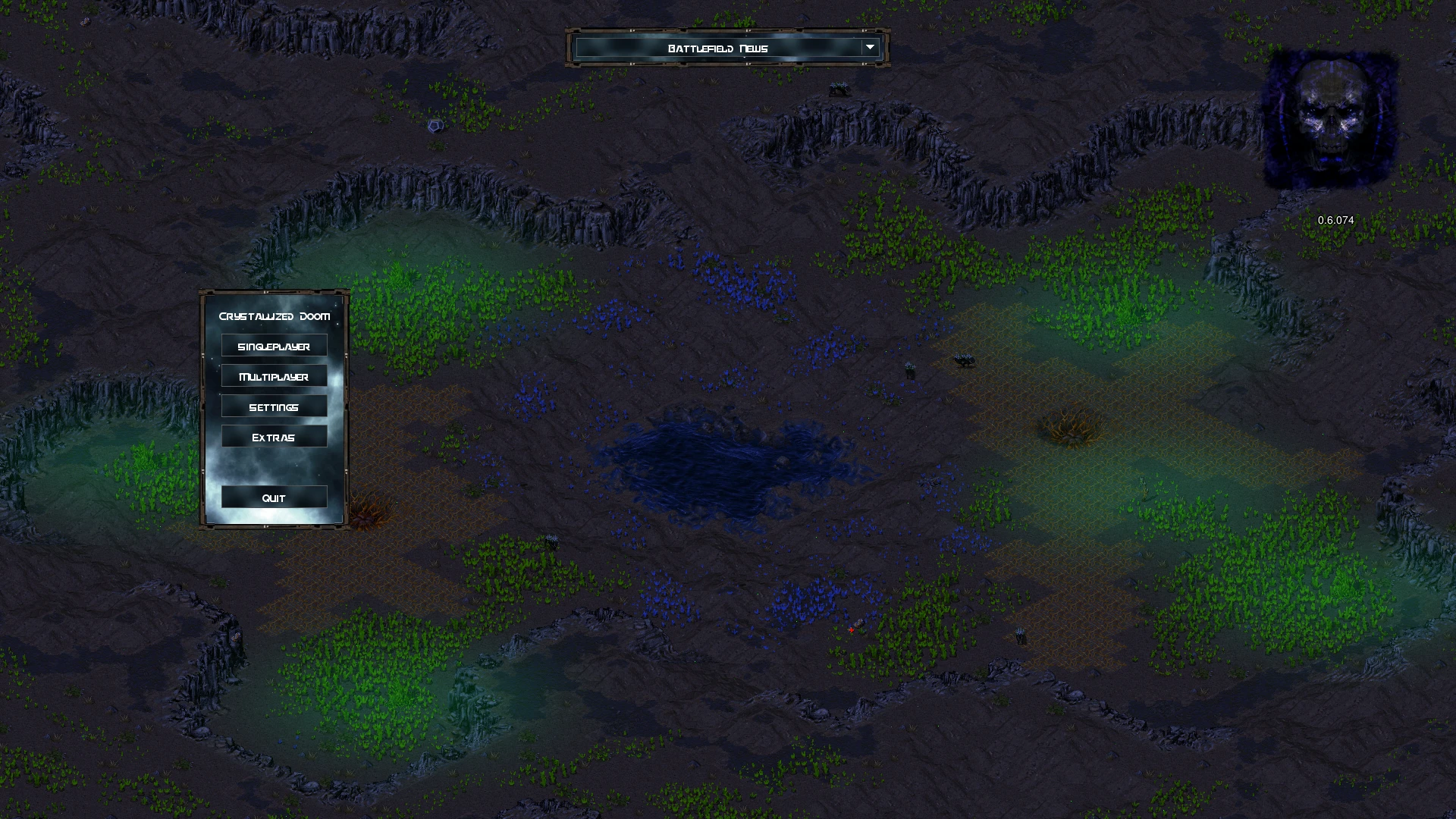Open the Settings menu
Image resolution: width=1456 pixels, height=819 pixels.
(274, 406)
